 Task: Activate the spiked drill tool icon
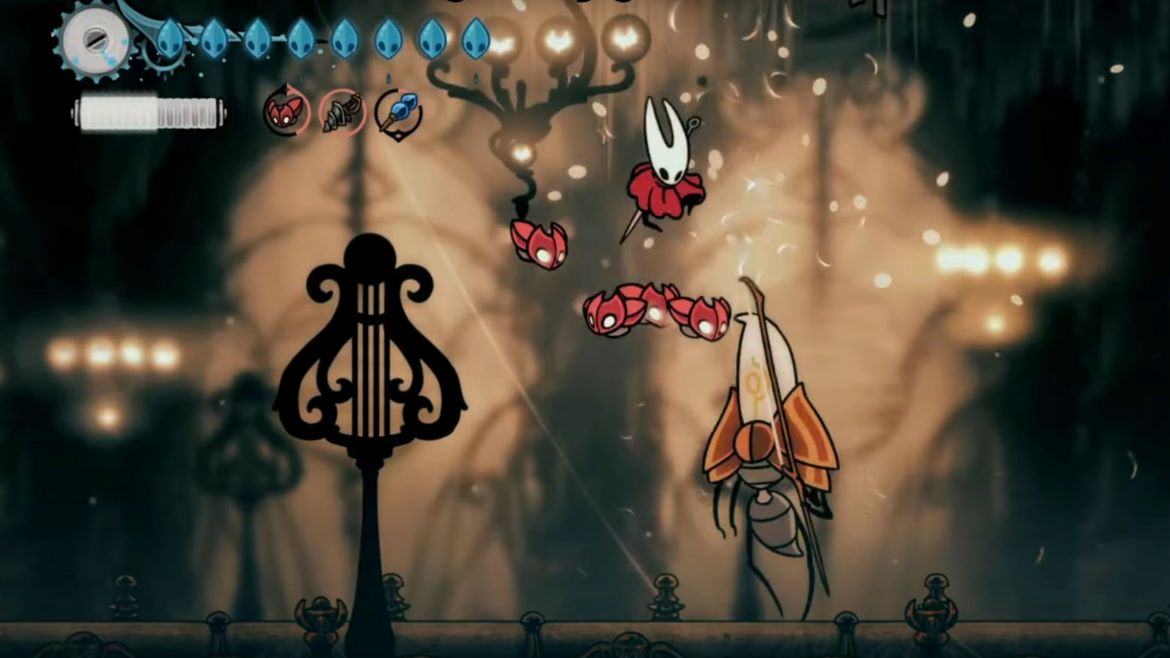point(342,112)
